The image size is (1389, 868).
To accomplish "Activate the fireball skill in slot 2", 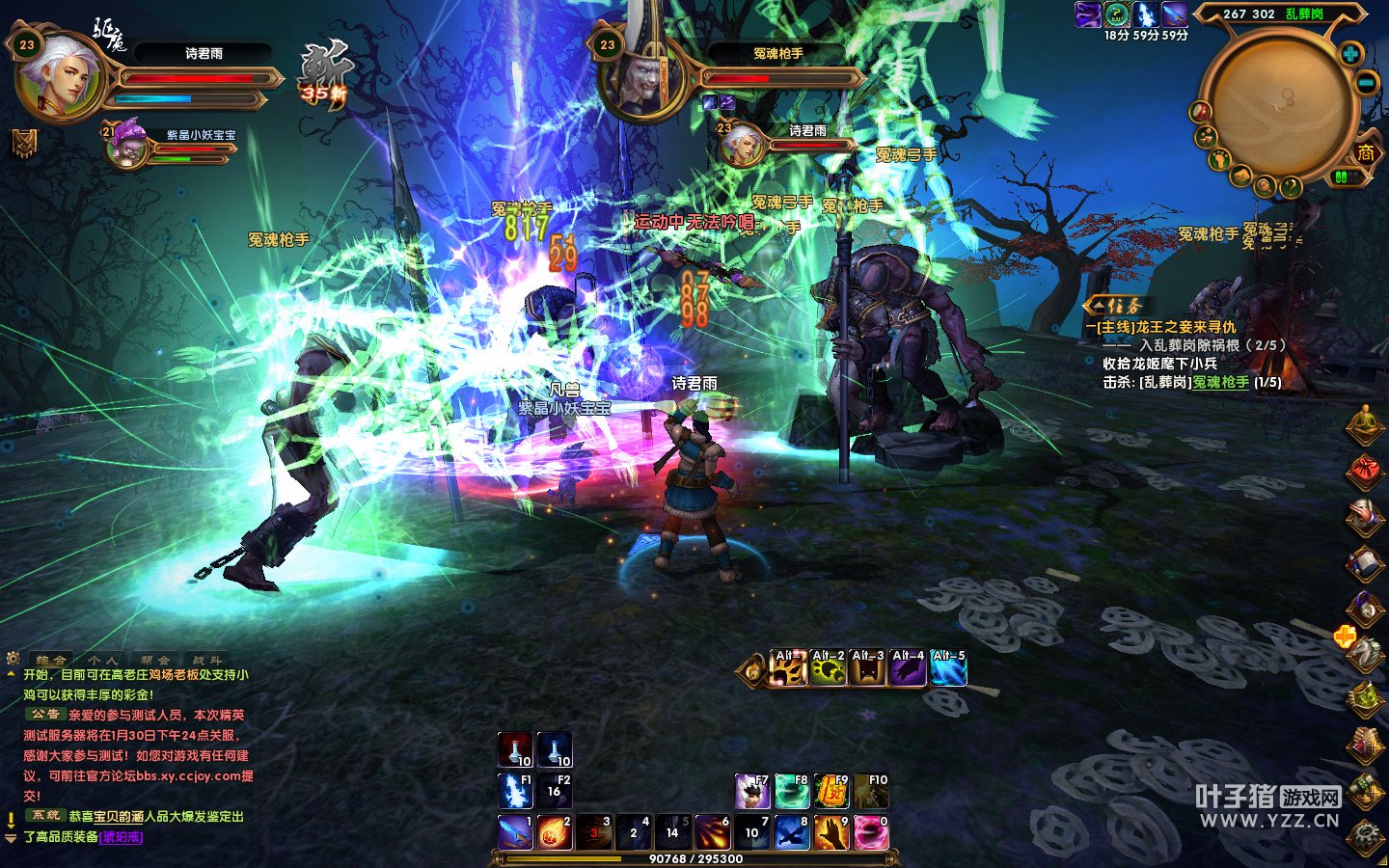I will [x=555, y=831].
